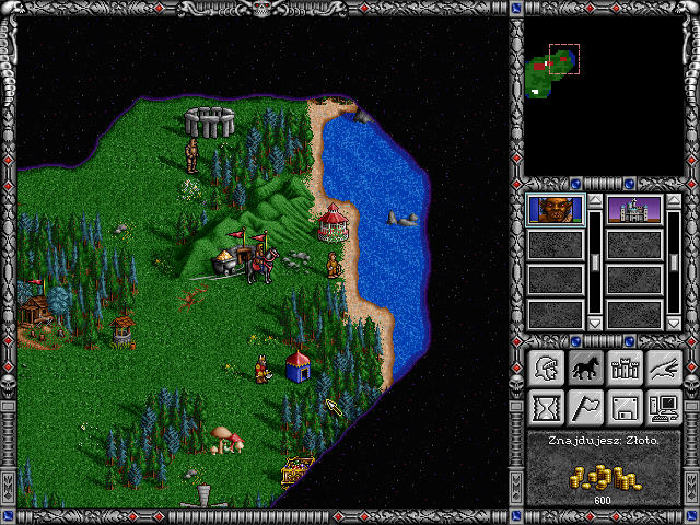This screenshot has height=525, width=700.
Task: Activate the next hero helmet button
Action: 546,368
